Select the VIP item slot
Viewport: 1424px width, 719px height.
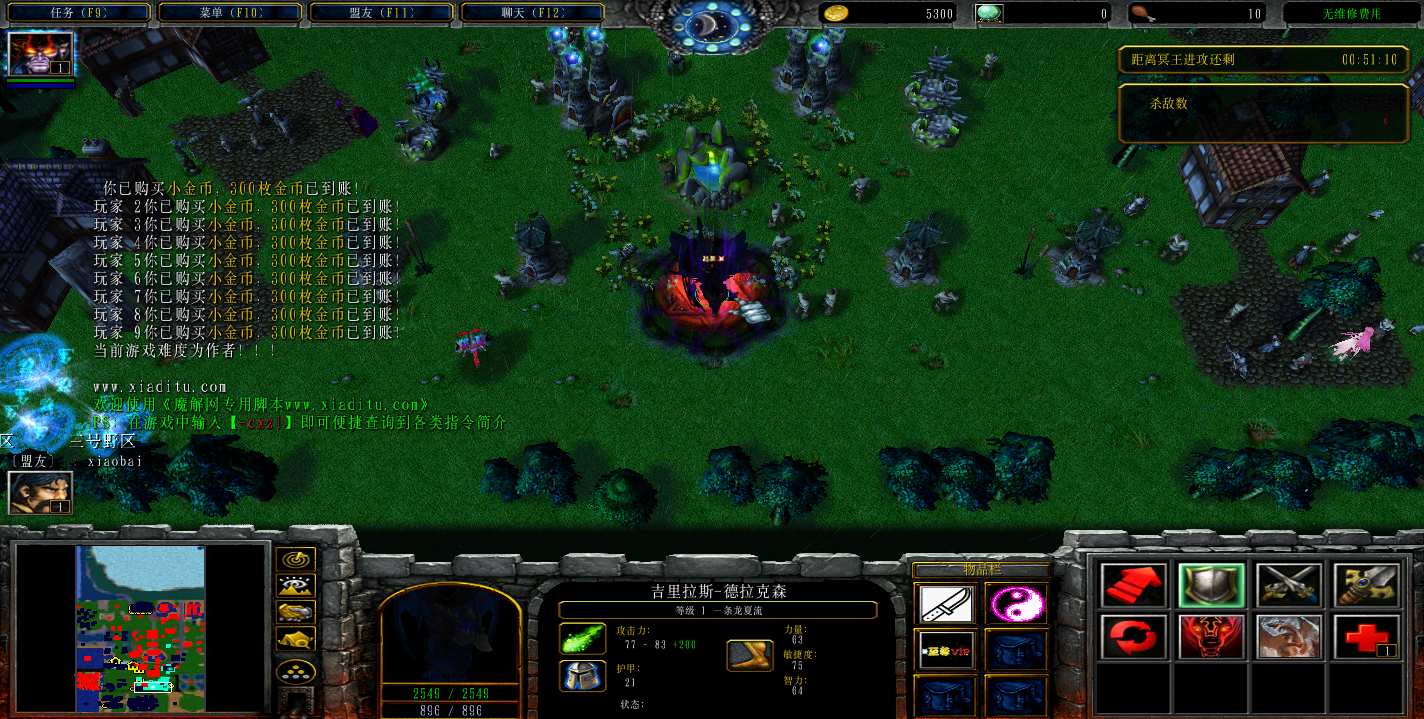tap(946, 650)
